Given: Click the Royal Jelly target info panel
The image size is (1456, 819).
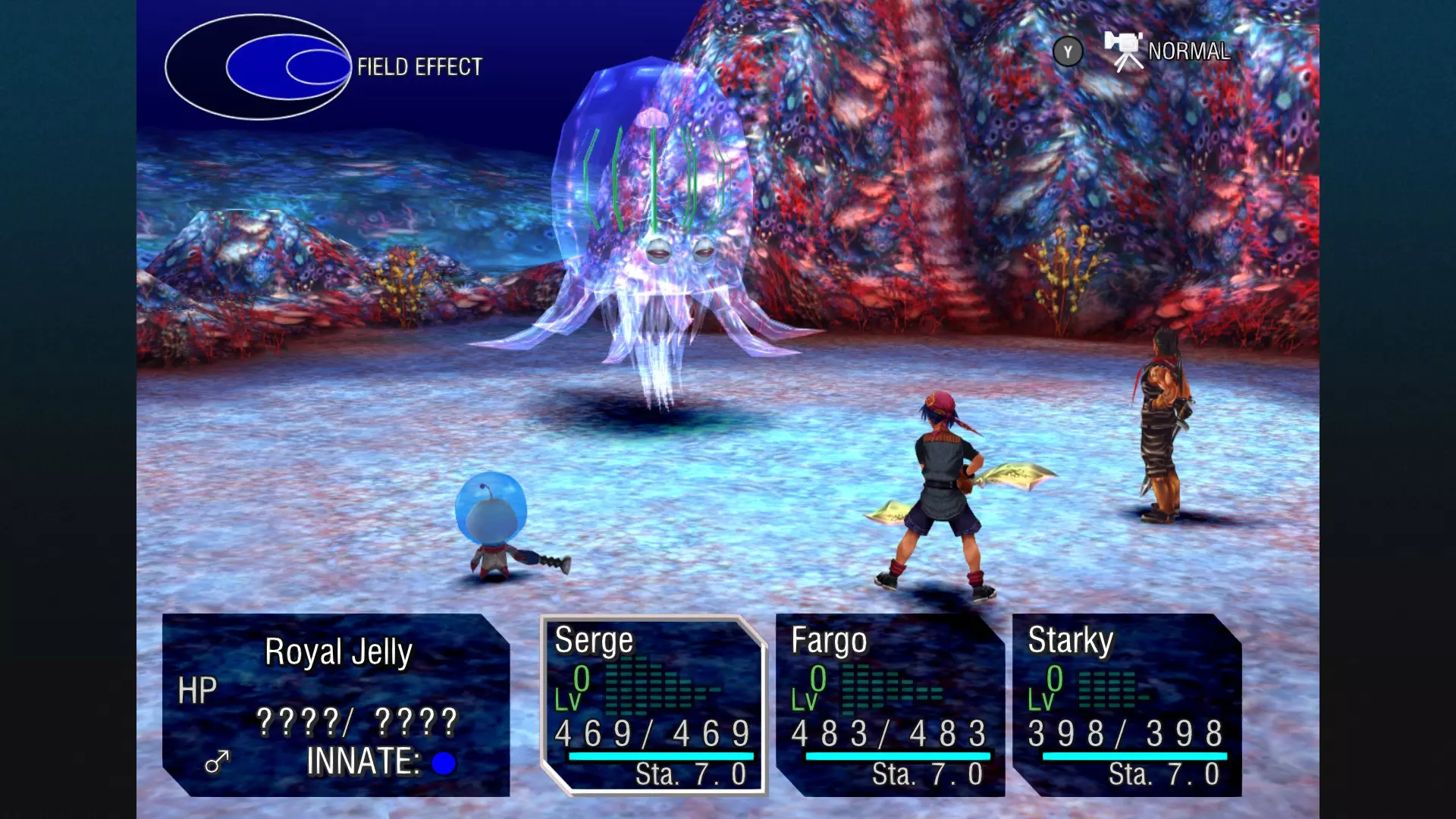Looking at the screenshot, I should (336, 705).
